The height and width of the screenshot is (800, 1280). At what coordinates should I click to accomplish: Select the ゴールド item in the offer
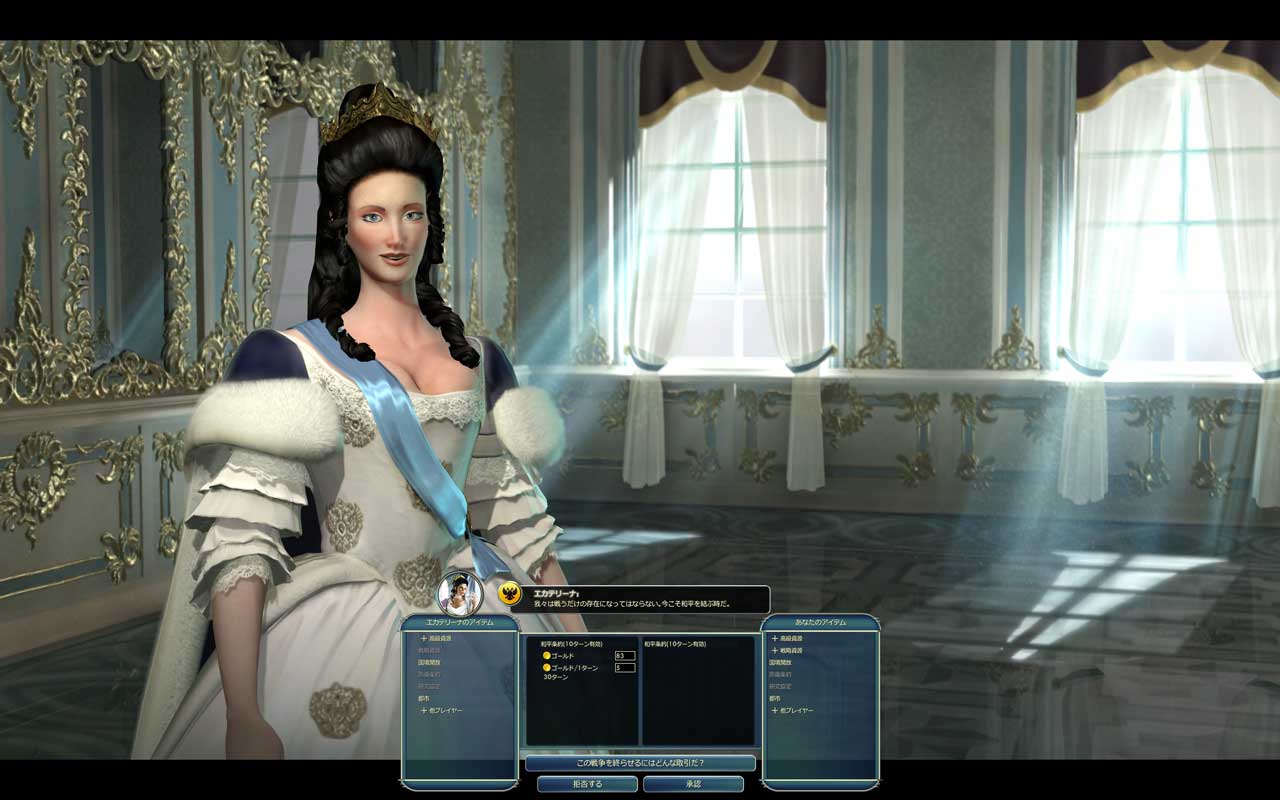(563, 656)
